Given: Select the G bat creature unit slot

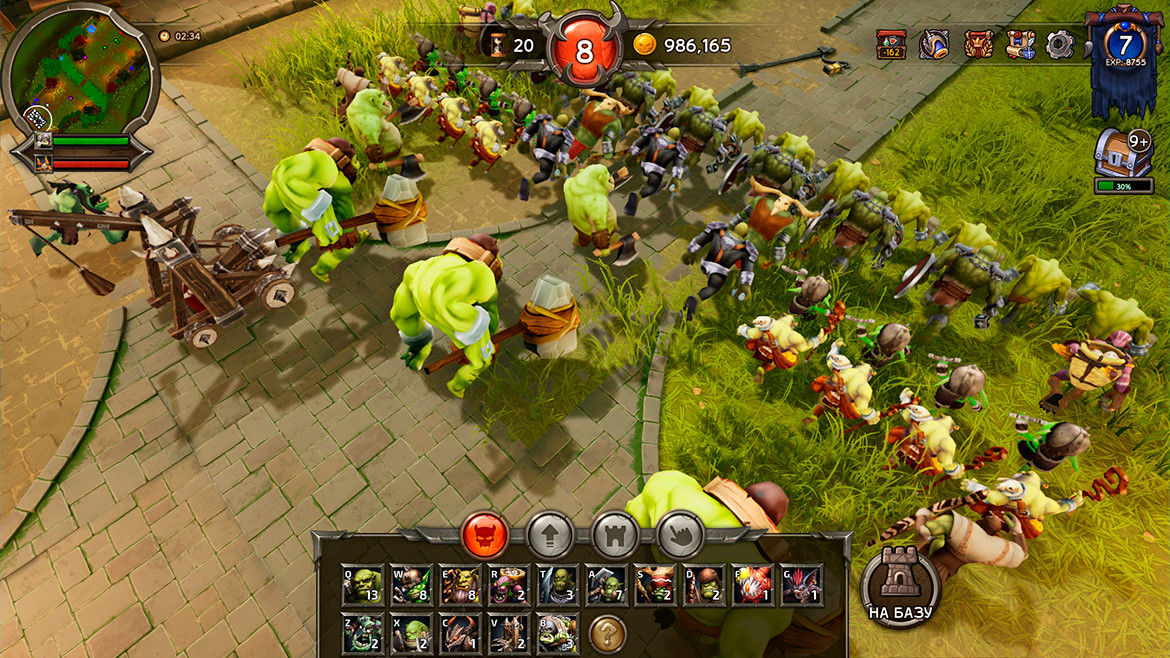Looking at the screenshot, I should coord(802,585).
